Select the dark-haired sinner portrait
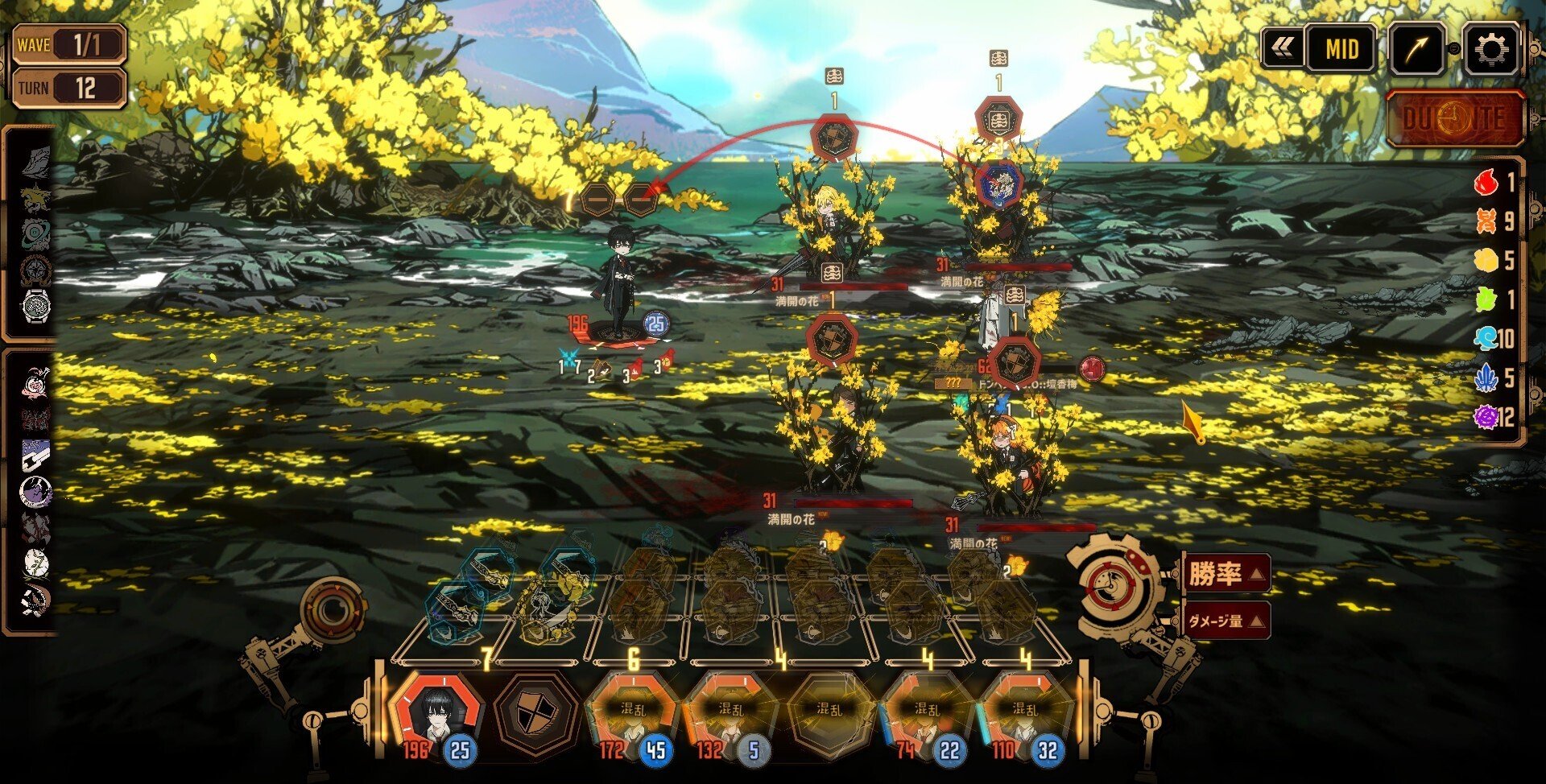 436,714
